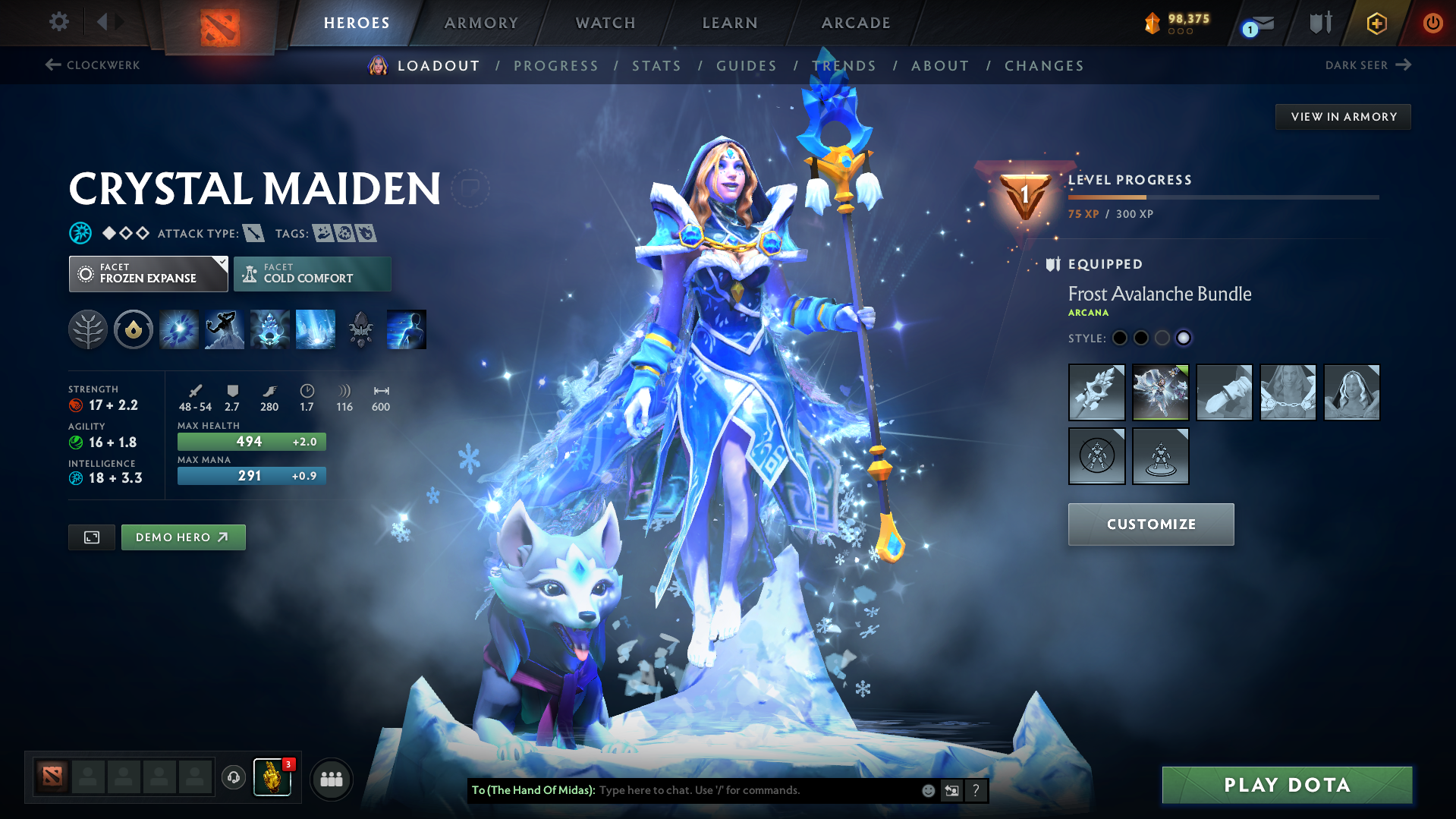Select the Cold Comfort facet
1456x819 pixels.
coord(312,273)
